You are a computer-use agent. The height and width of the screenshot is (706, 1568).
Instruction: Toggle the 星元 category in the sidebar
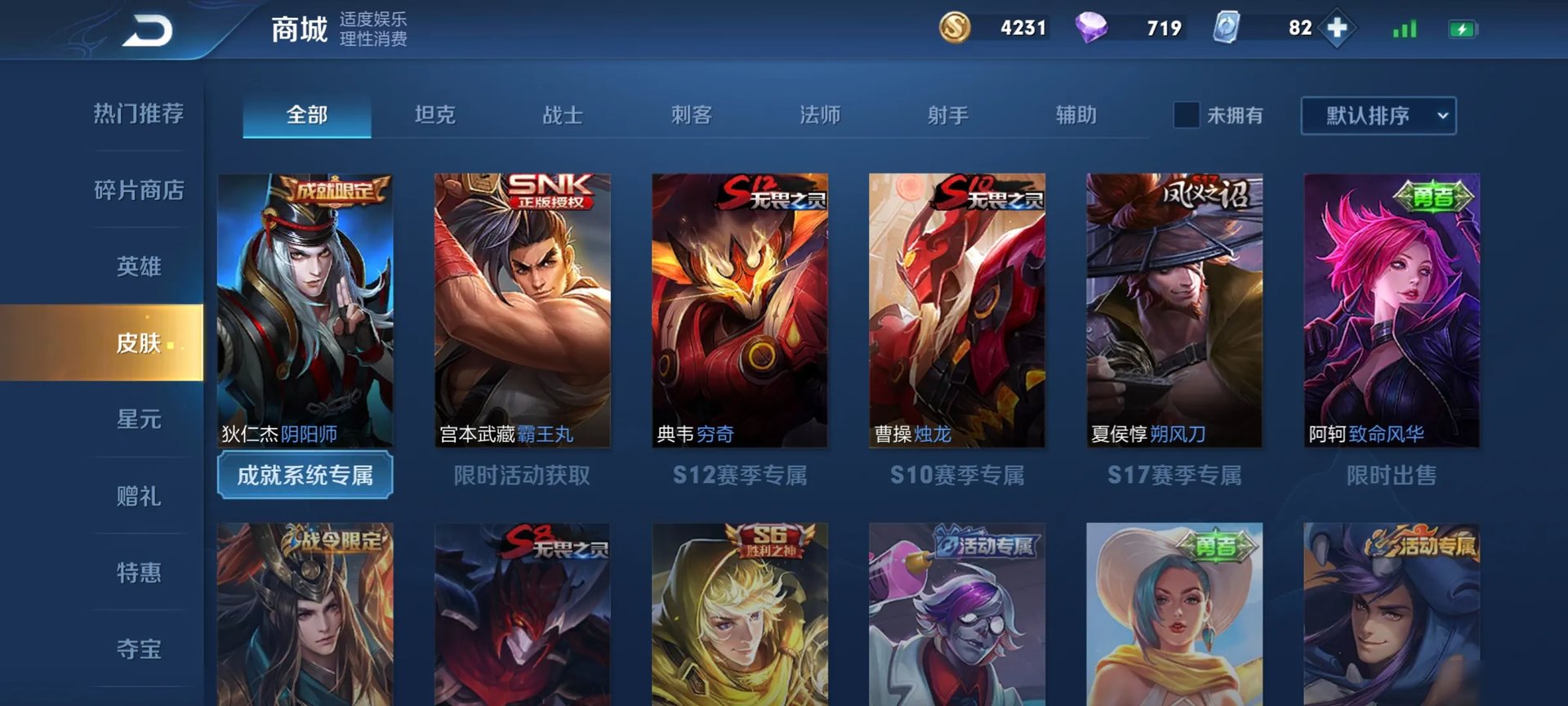137,419
